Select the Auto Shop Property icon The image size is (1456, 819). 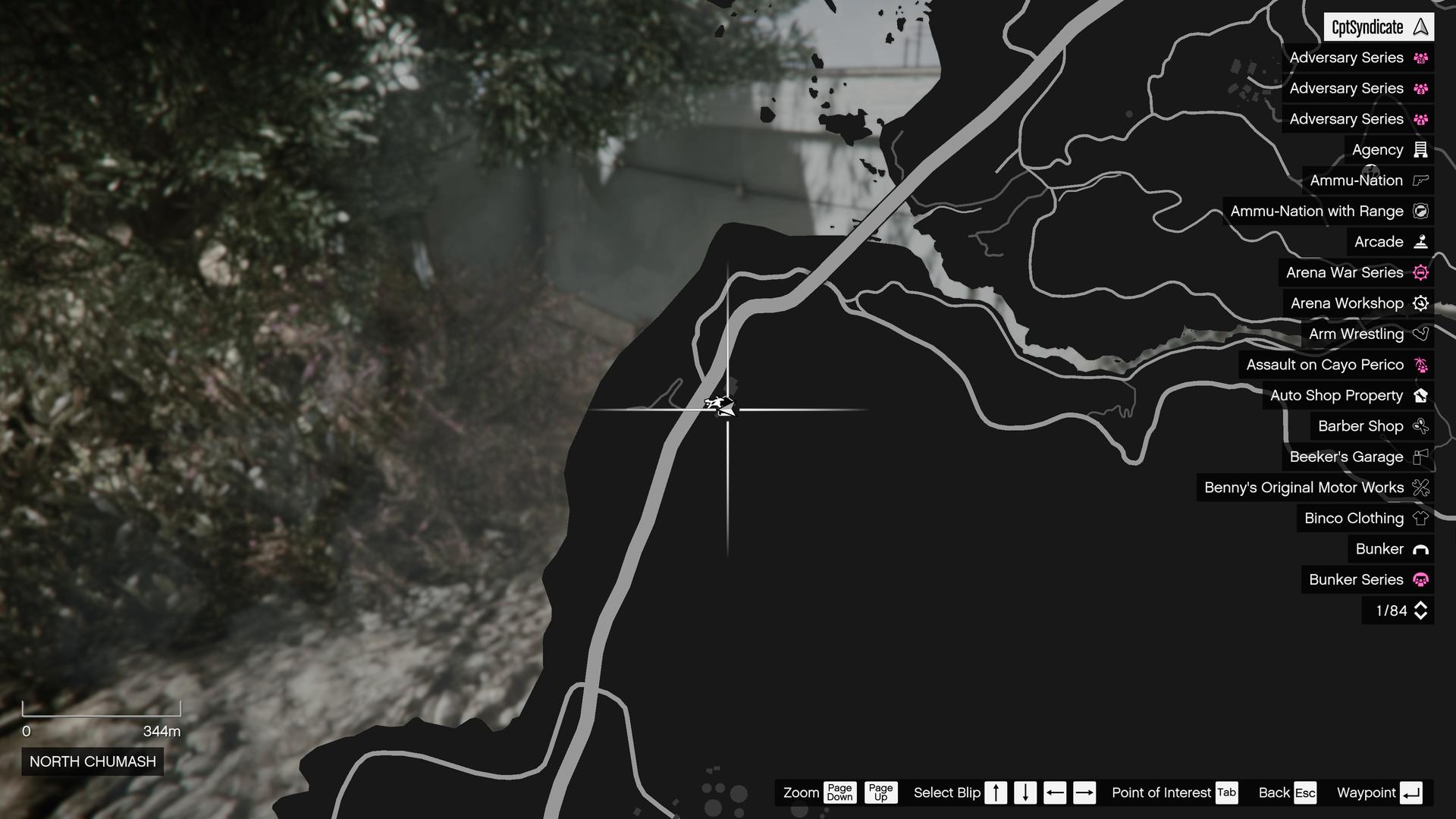tap(1420, 395)
